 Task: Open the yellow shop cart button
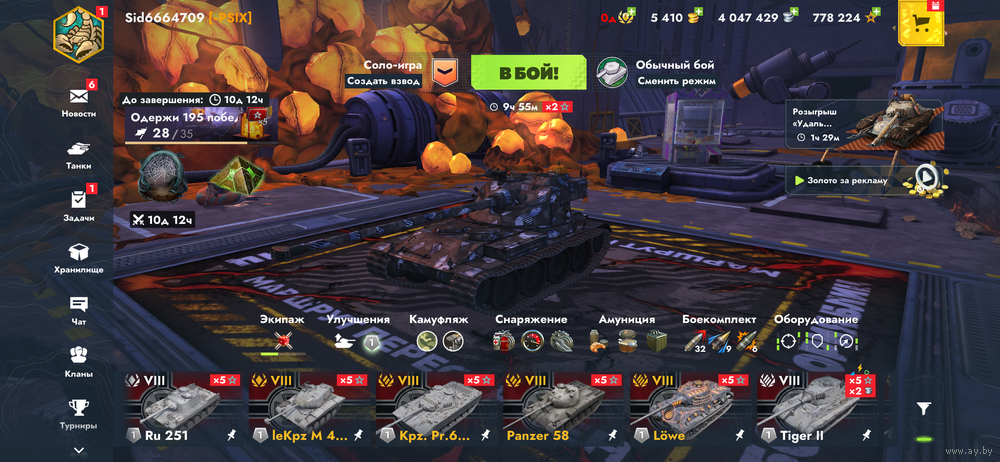(x=922, y=23)
